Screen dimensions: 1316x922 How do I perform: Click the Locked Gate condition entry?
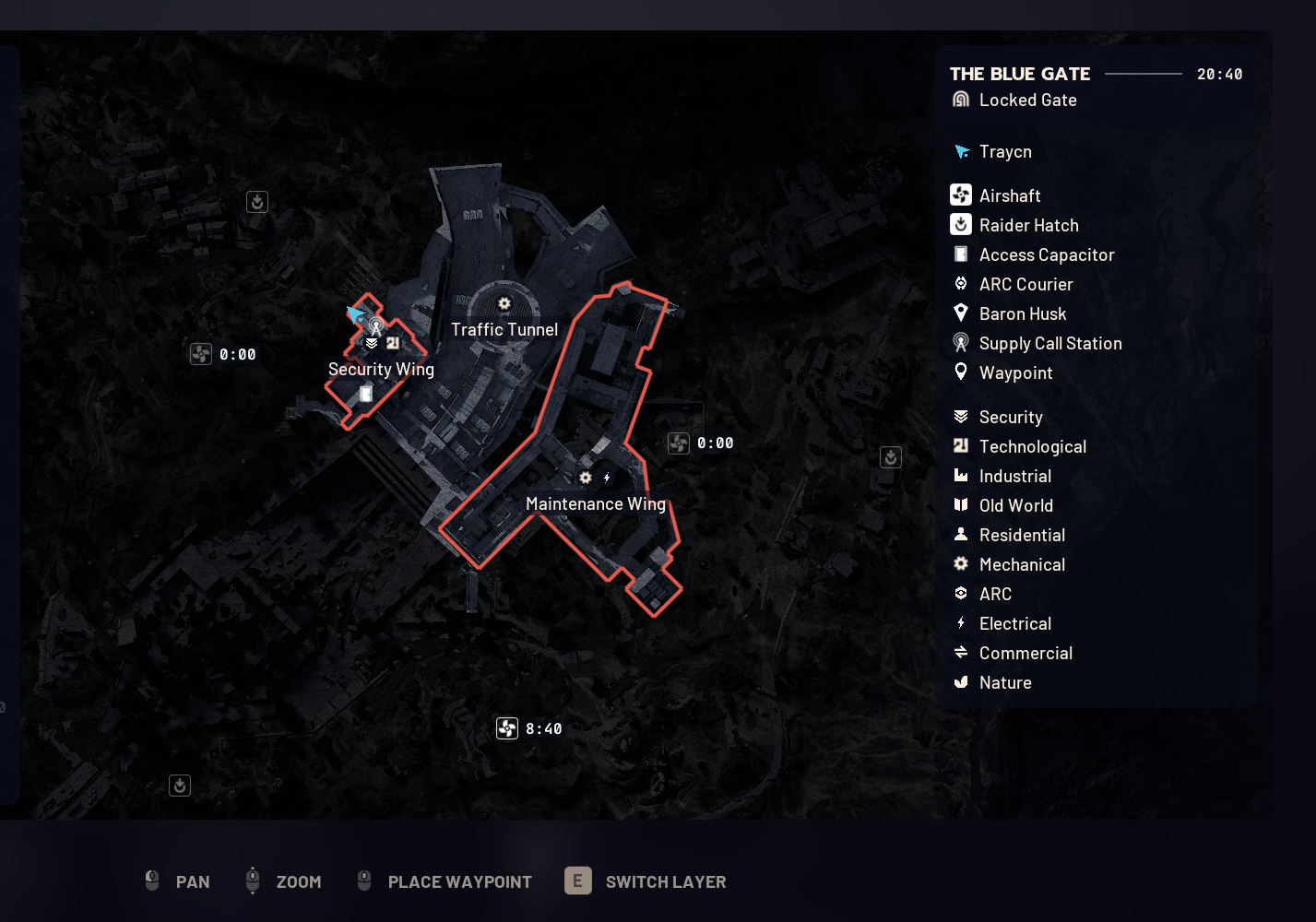(1026, 100)
